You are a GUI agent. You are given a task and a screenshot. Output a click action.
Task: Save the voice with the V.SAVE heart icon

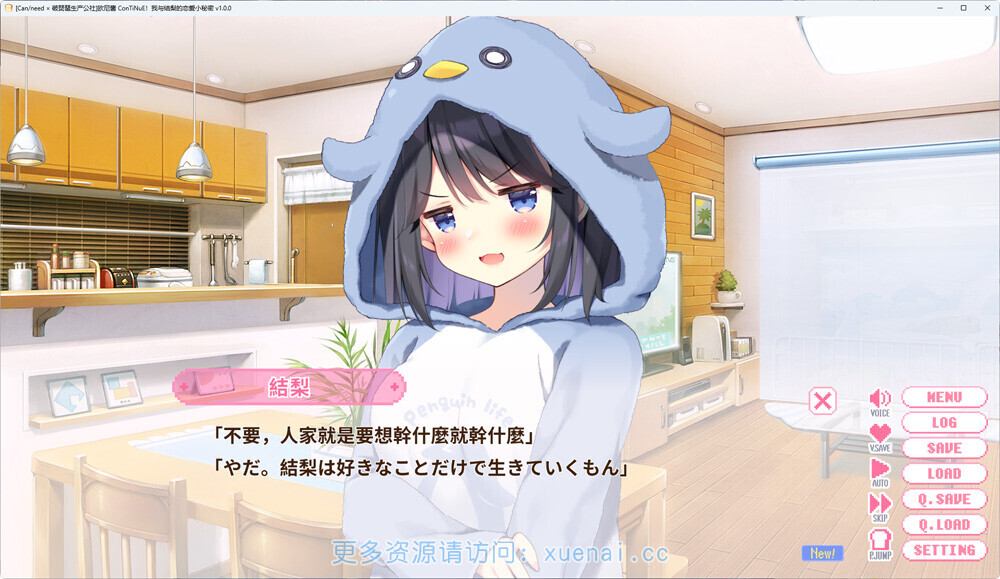coord(880,435)
